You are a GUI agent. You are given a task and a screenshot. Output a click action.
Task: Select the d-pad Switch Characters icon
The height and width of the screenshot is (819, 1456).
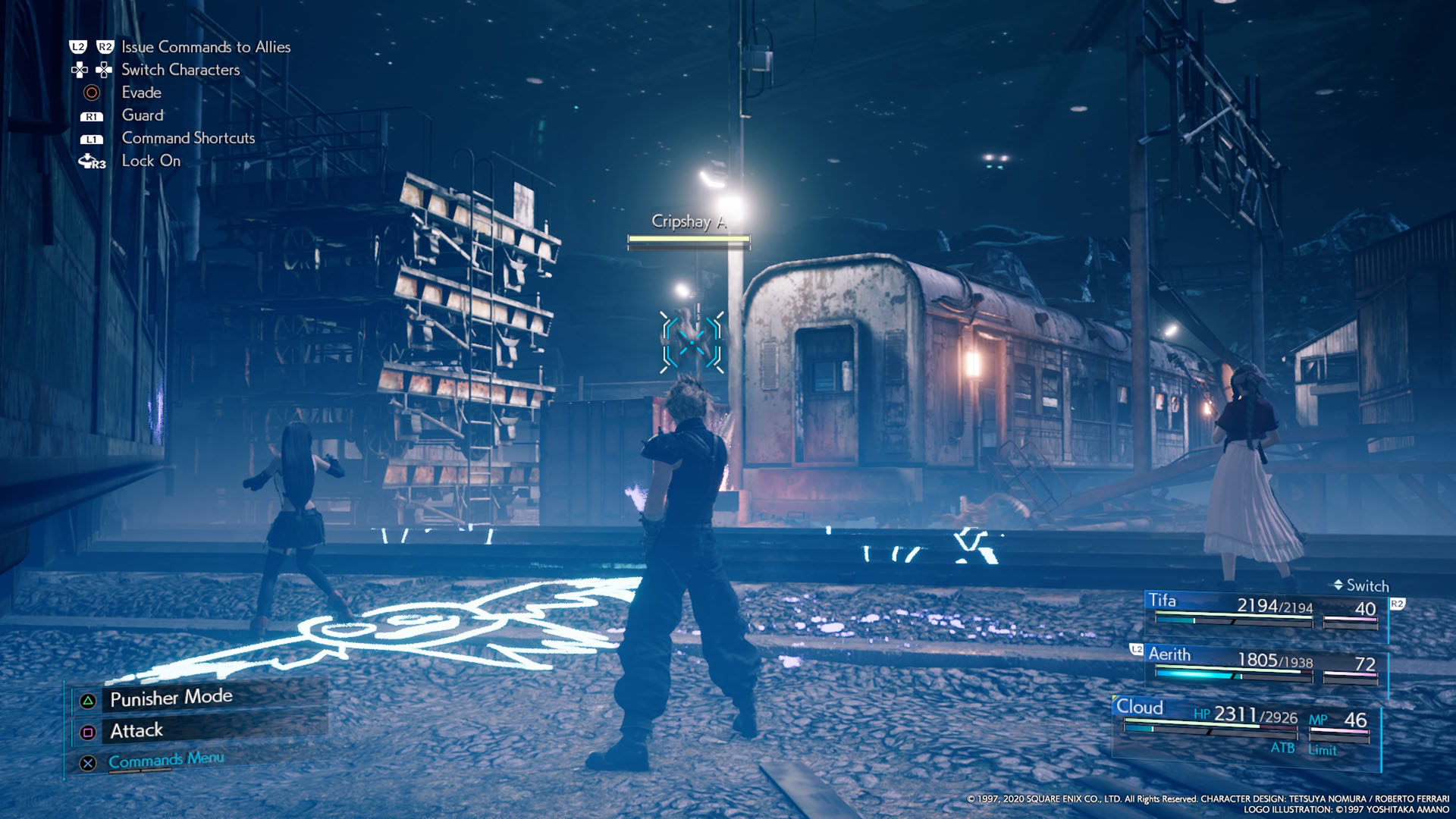click(x=93, y=70)
